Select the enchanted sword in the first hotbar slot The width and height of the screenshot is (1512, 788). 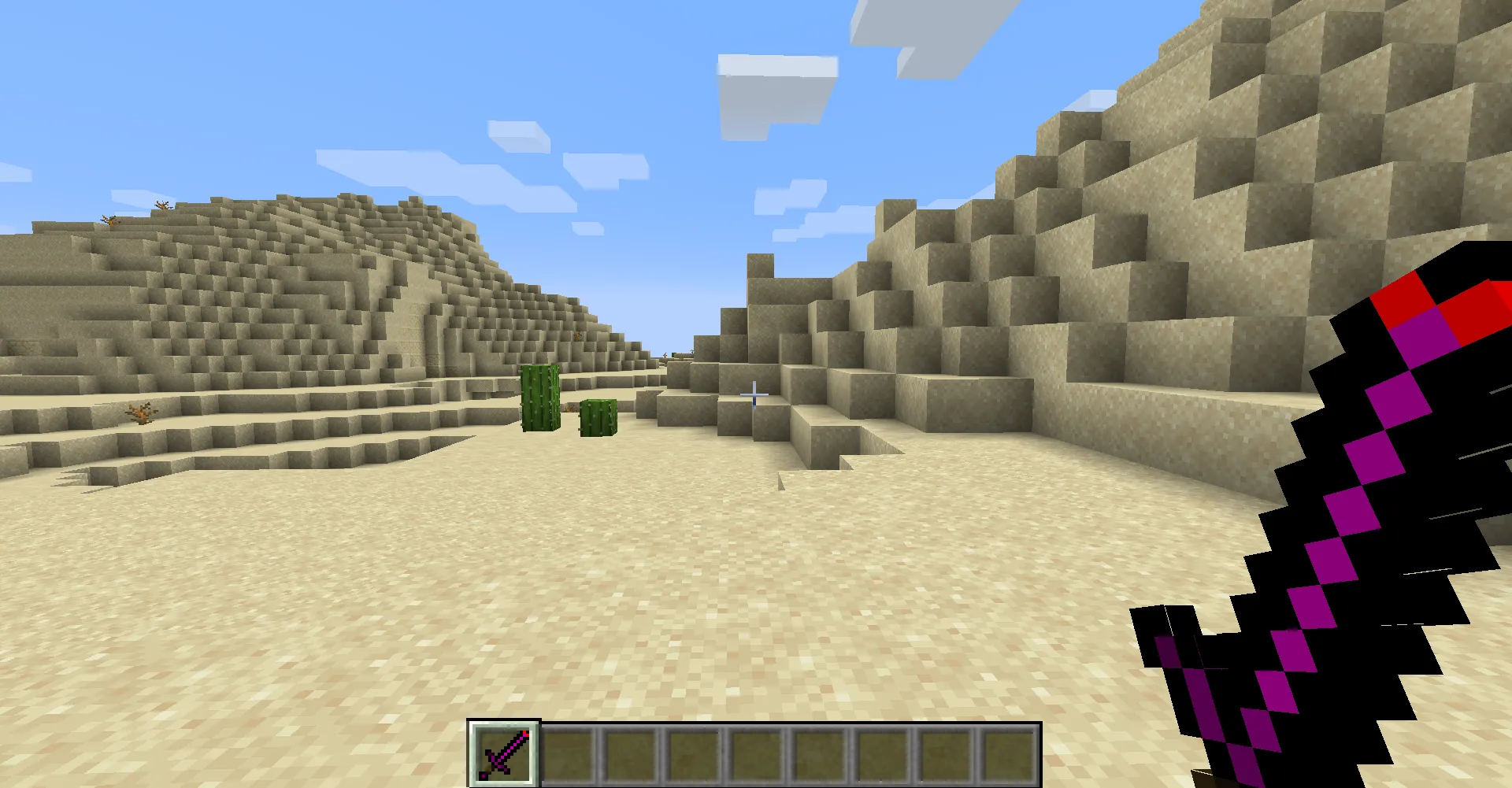pos(505,756)
